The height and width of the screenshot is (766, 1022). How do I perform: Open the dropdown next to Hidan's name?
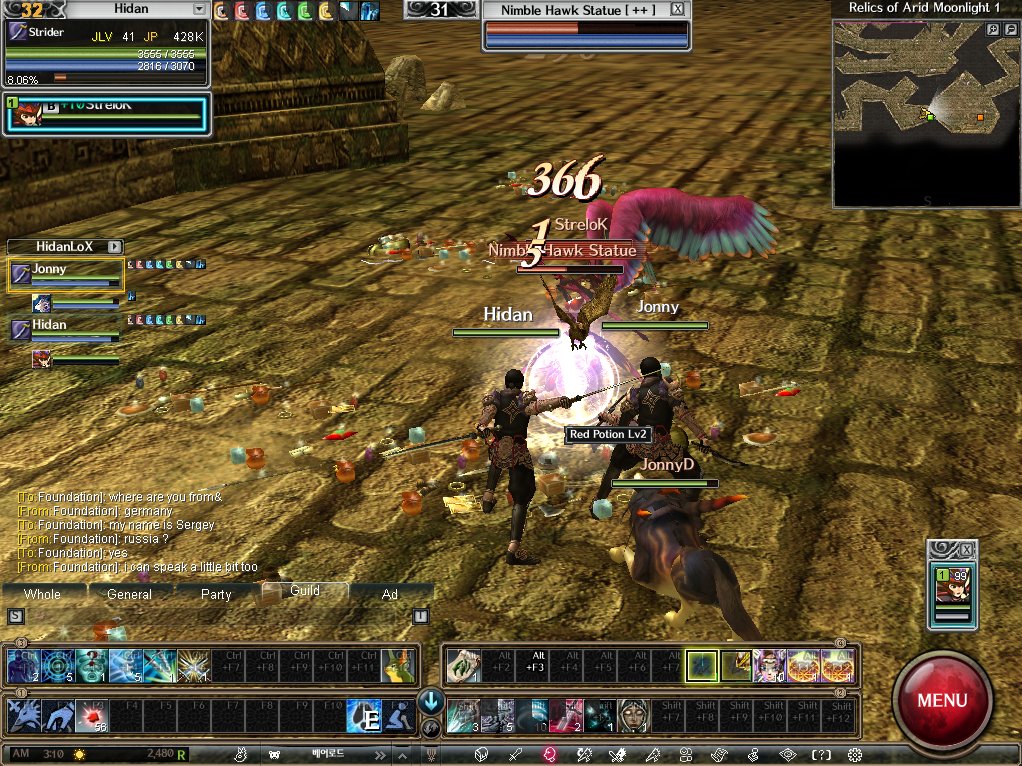199,9
